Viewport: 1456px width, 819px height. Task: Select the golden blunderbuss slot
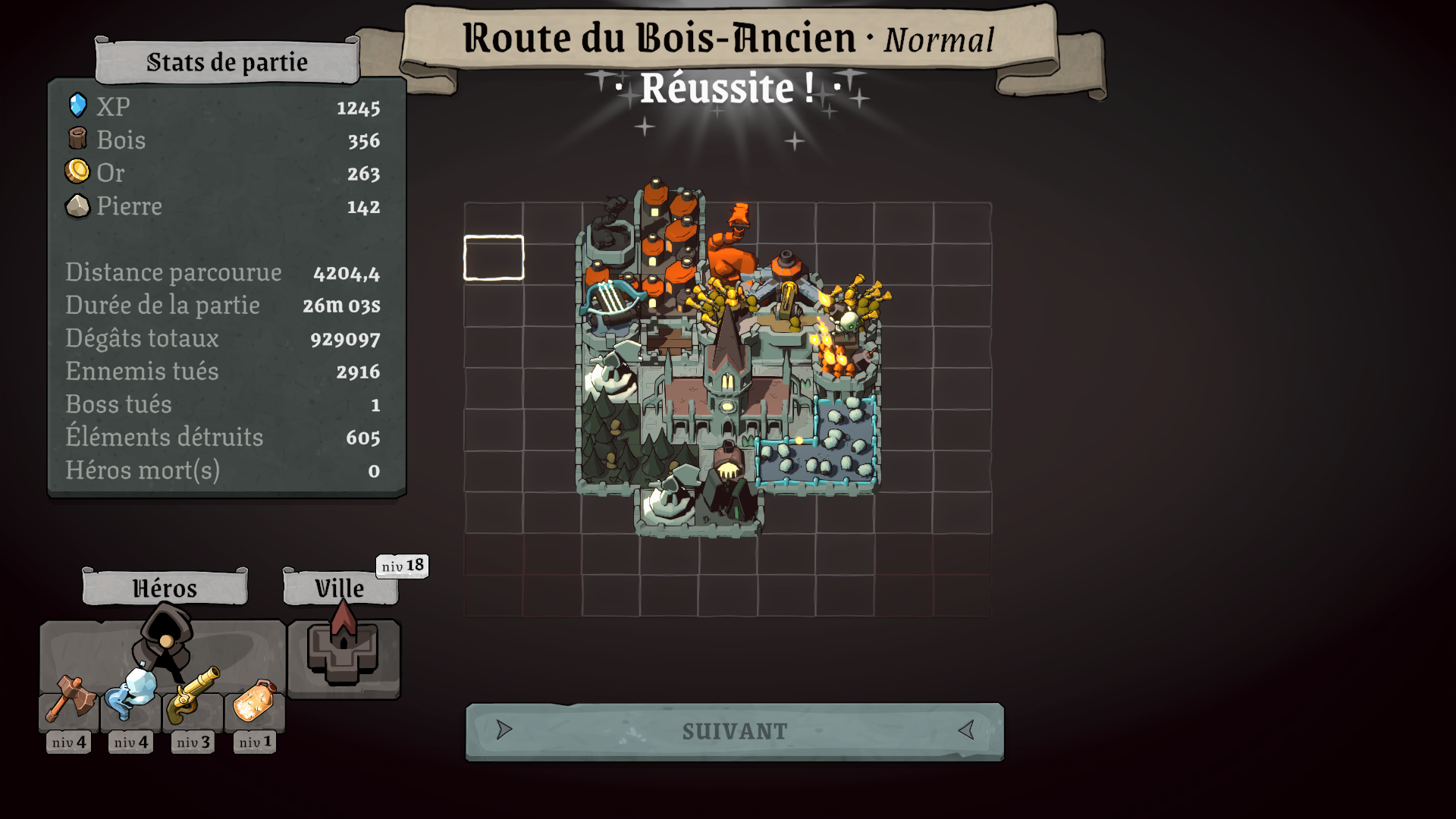193,696
